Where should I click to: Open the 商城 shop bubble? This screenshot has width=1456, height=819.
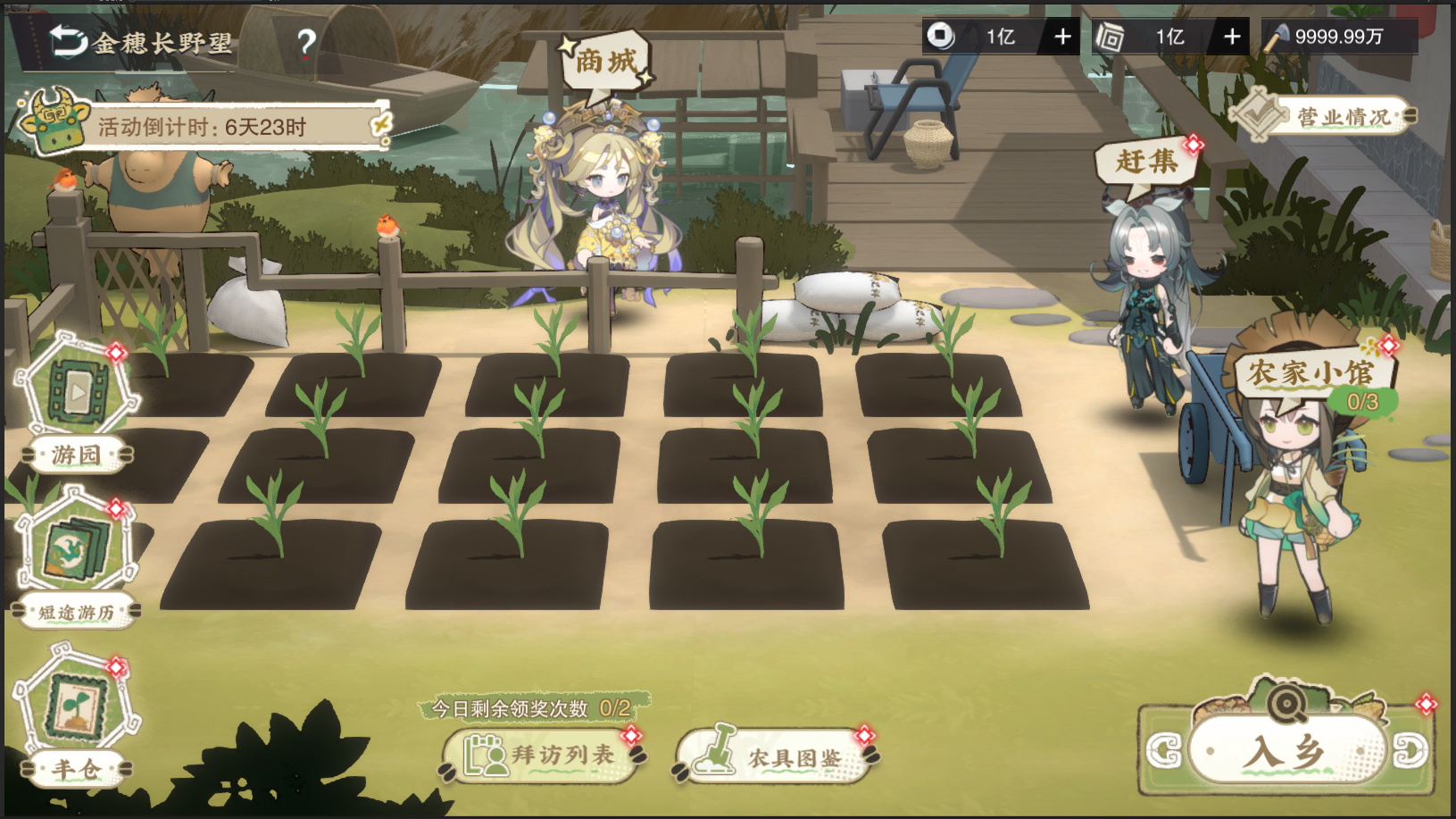click(607, 62)
